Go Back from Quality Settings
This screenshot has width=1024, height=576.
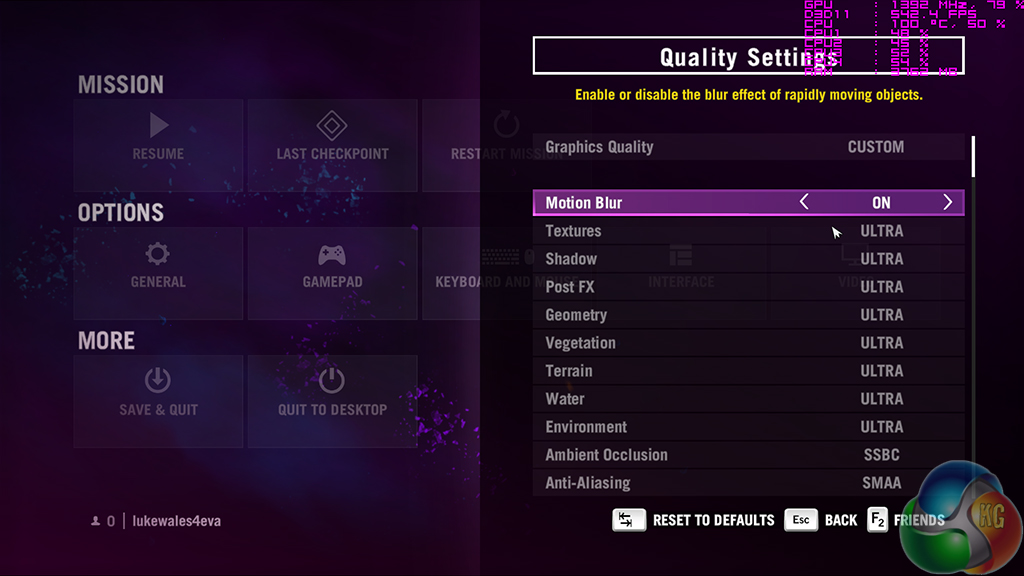click(822, 520)
